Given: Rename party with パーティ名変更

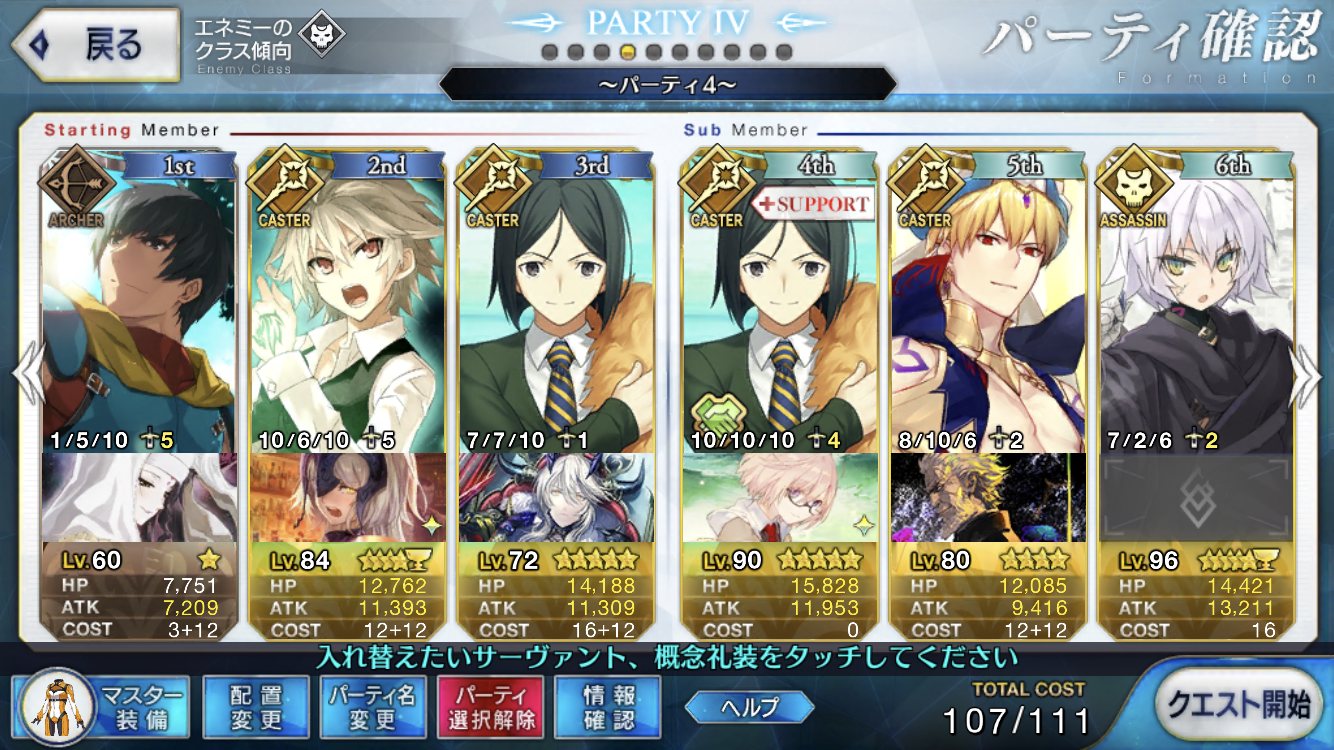Looking at the screenshot, I should [x=375, y=706].
